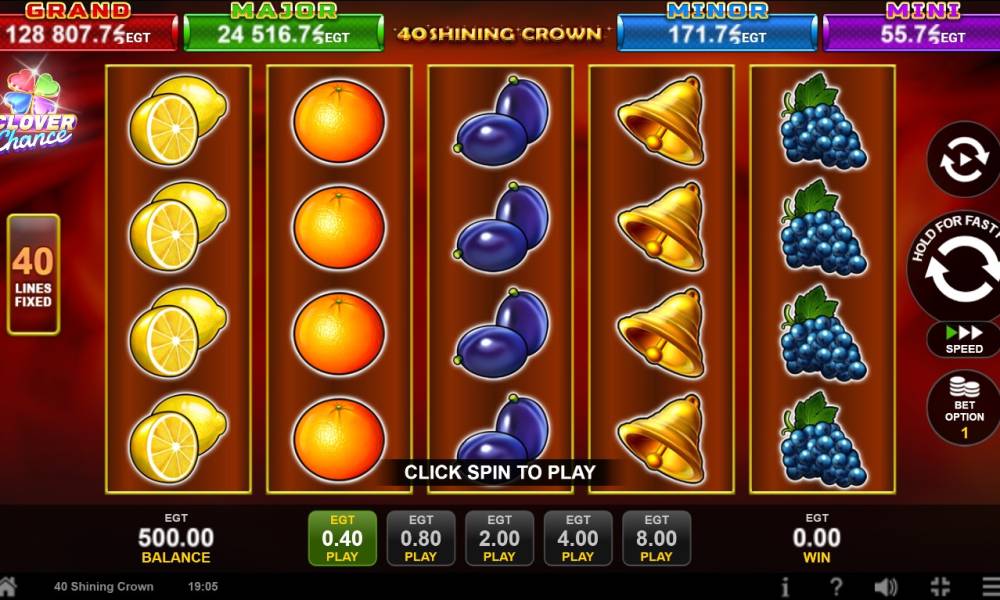Screen dimensions: 1000x600
Task: Open the help question mark
Action: 836,587
